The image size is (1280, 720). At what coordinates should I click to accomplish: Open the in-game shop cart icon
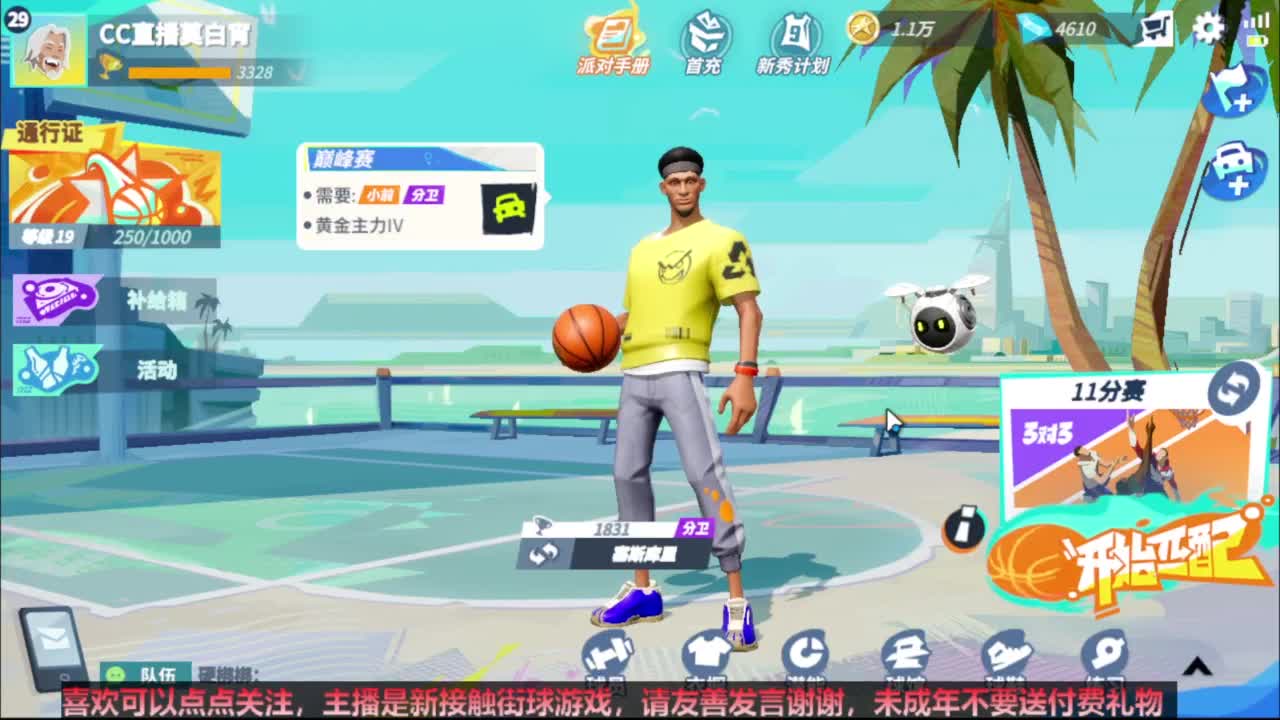[x=1156, y=30]
